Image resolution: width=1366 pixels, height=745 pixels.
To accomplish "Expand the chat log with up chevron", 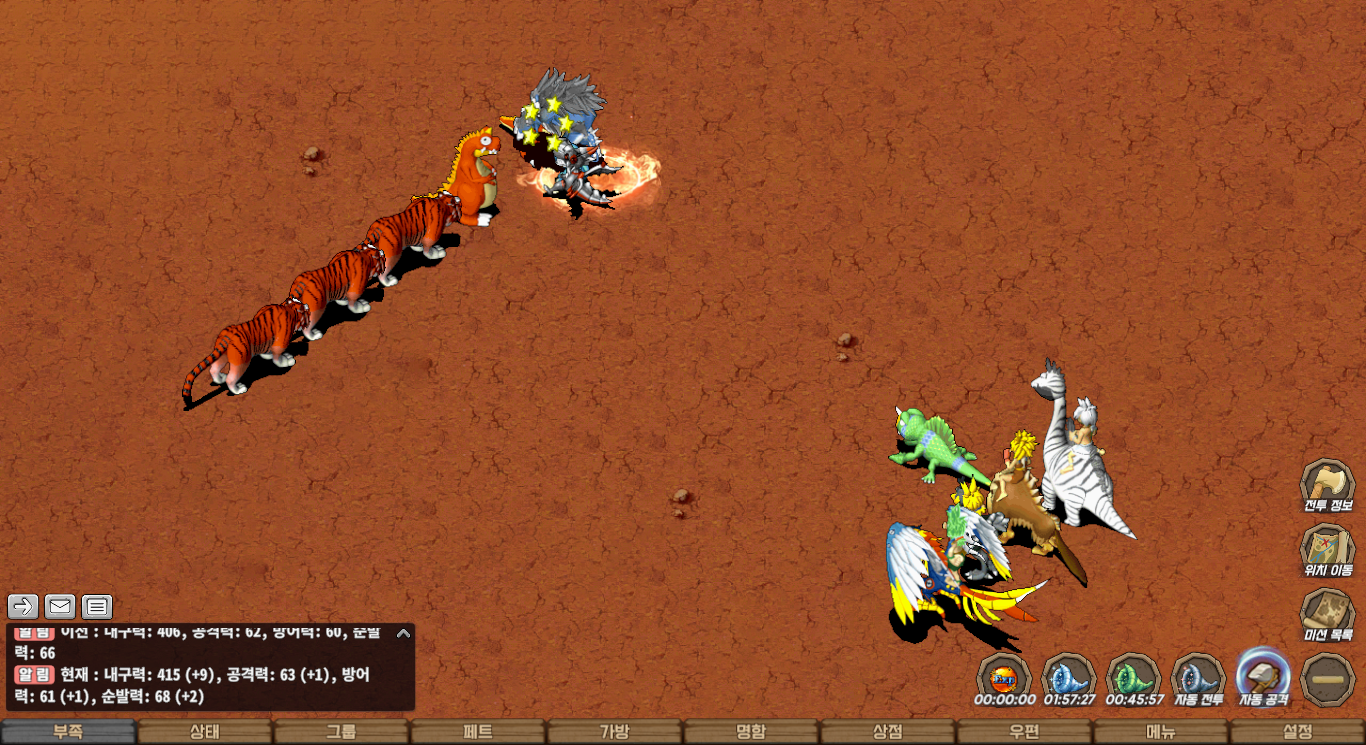I will click(x=403, y=633).
